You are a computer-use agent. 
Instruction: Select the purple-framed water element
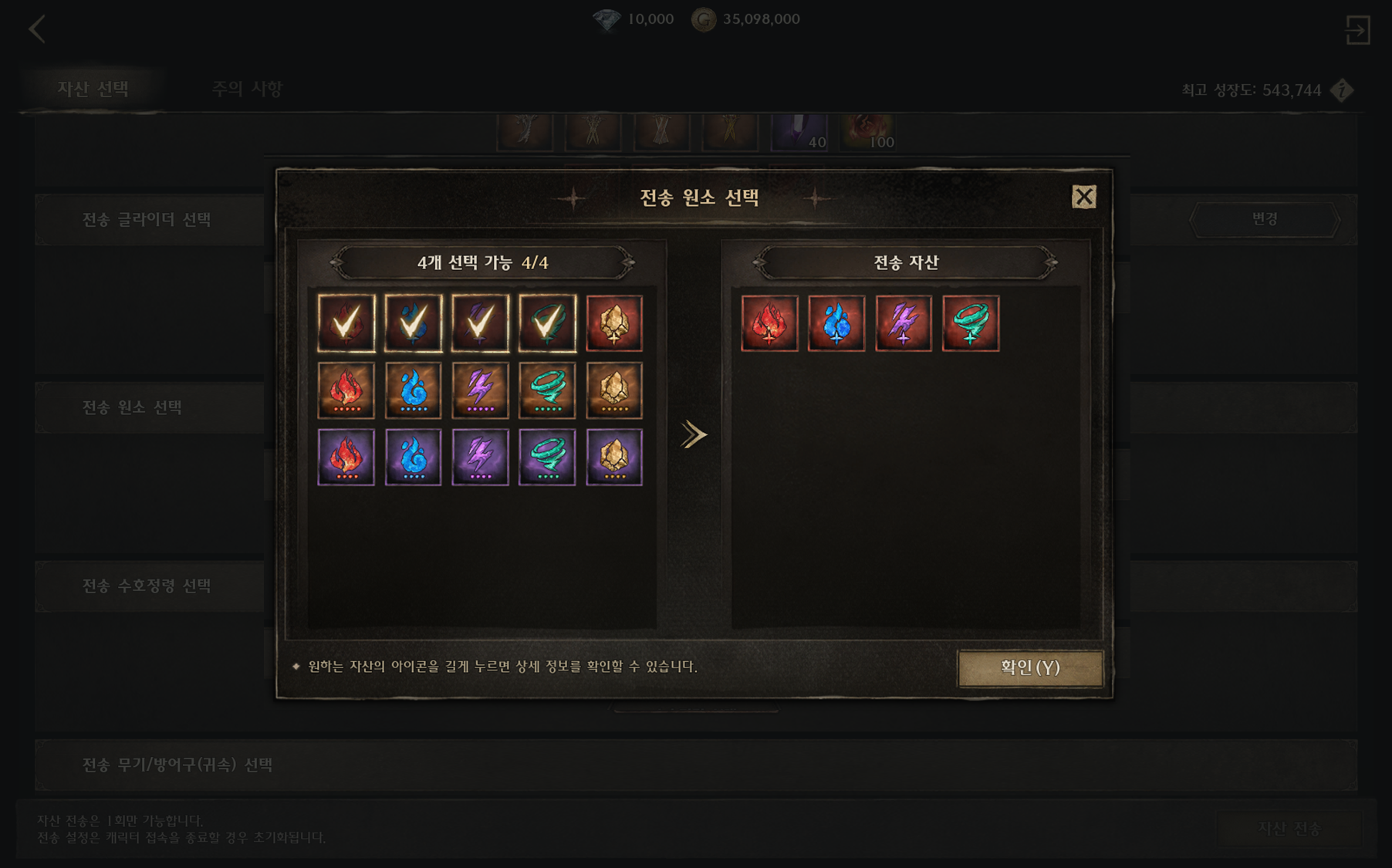[414, 458]
